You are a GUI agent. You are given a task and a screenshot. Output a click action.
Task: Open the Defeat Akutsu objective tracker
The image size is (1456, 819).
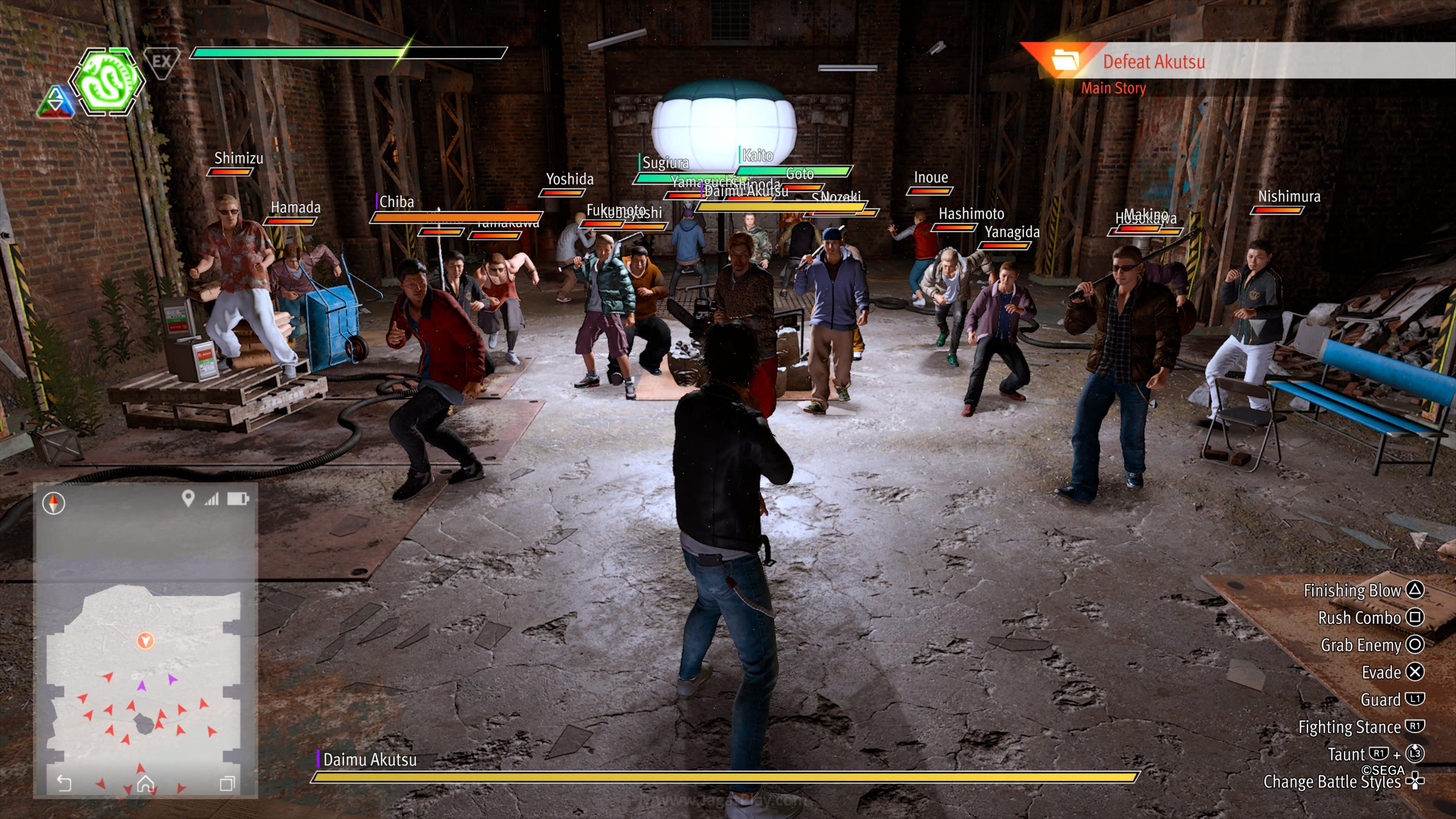(1153, 61)
